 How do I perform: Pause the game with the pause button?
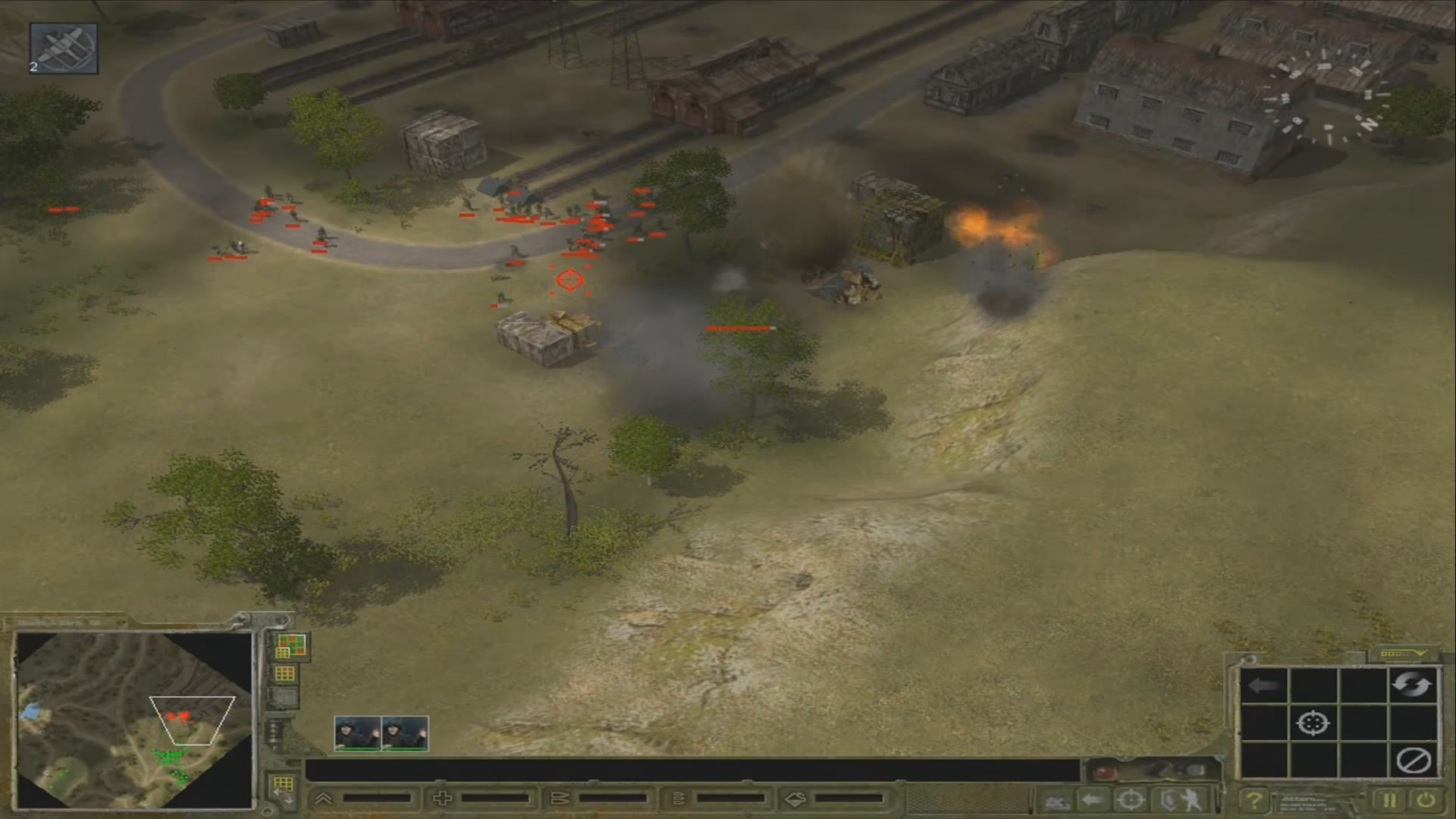click(x=1389, y=800)
